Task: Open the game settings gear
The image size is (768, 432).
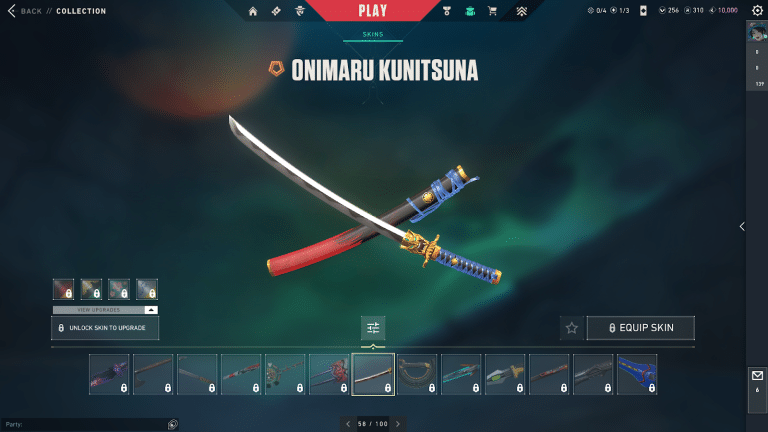Action: click(x=757, y=11)
